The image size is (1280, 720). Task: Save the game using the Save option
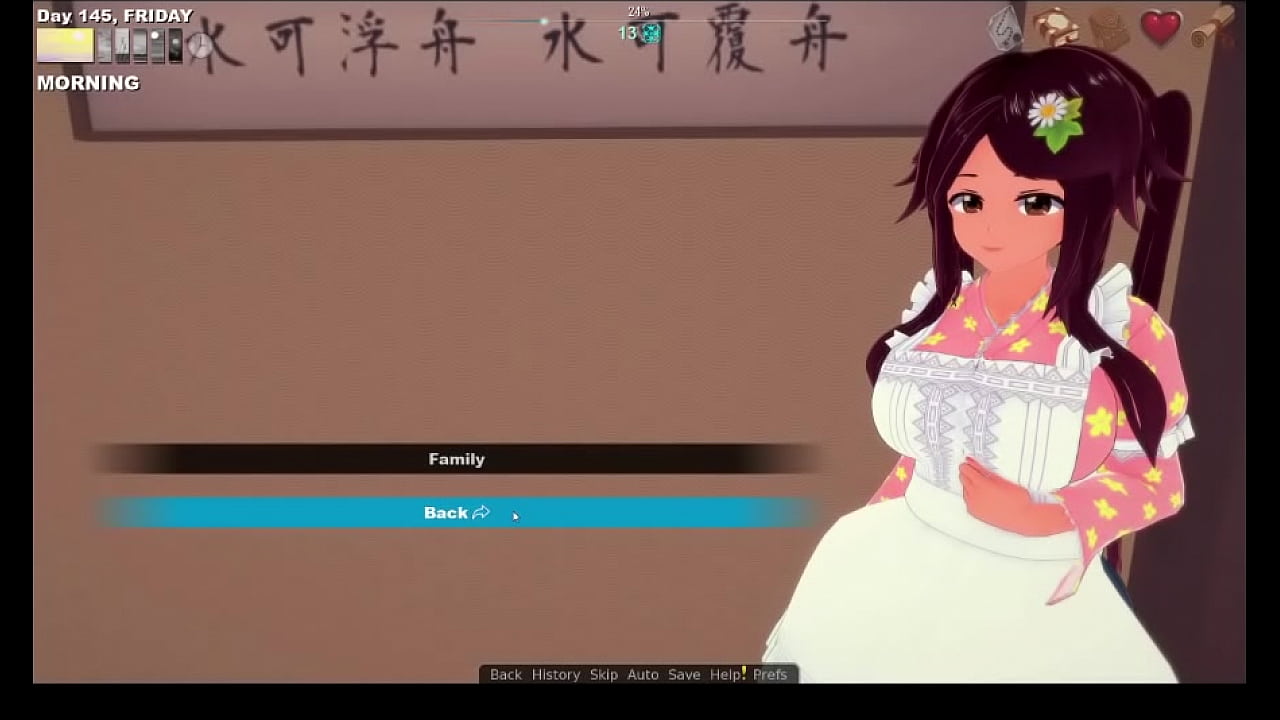[x=685, y=674]
